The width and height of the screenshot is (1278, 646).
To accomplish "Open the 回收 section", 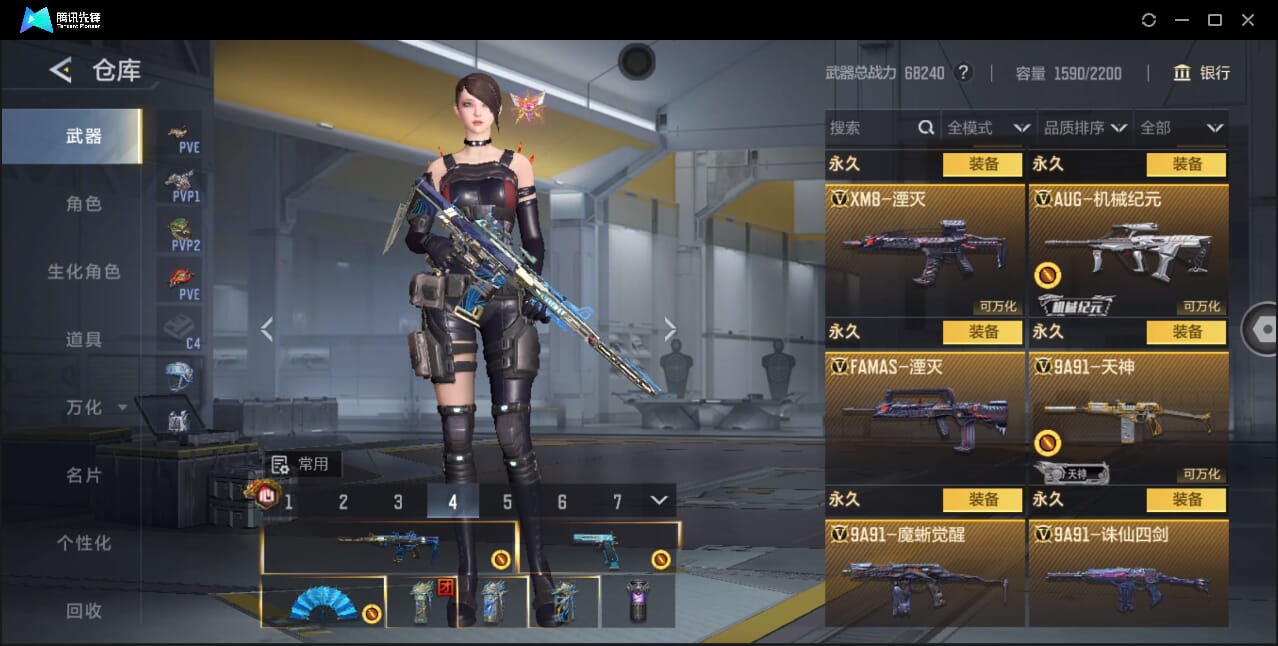I will tap(84, 610).
